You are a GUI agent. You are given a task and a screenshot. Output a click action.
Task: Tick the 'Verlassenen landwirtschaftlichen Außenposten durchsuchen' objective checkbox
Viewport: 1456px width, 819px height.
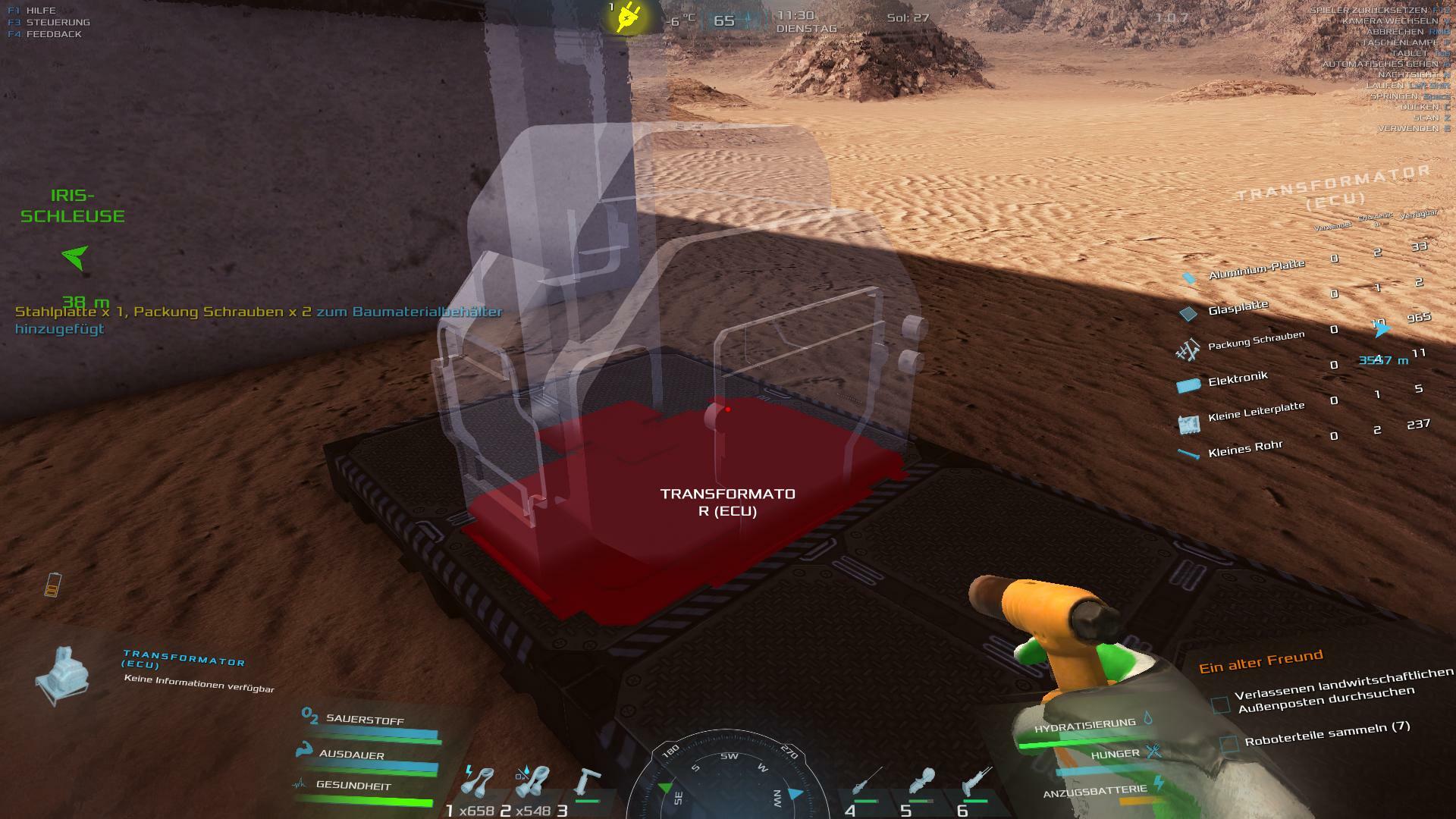1220,704
